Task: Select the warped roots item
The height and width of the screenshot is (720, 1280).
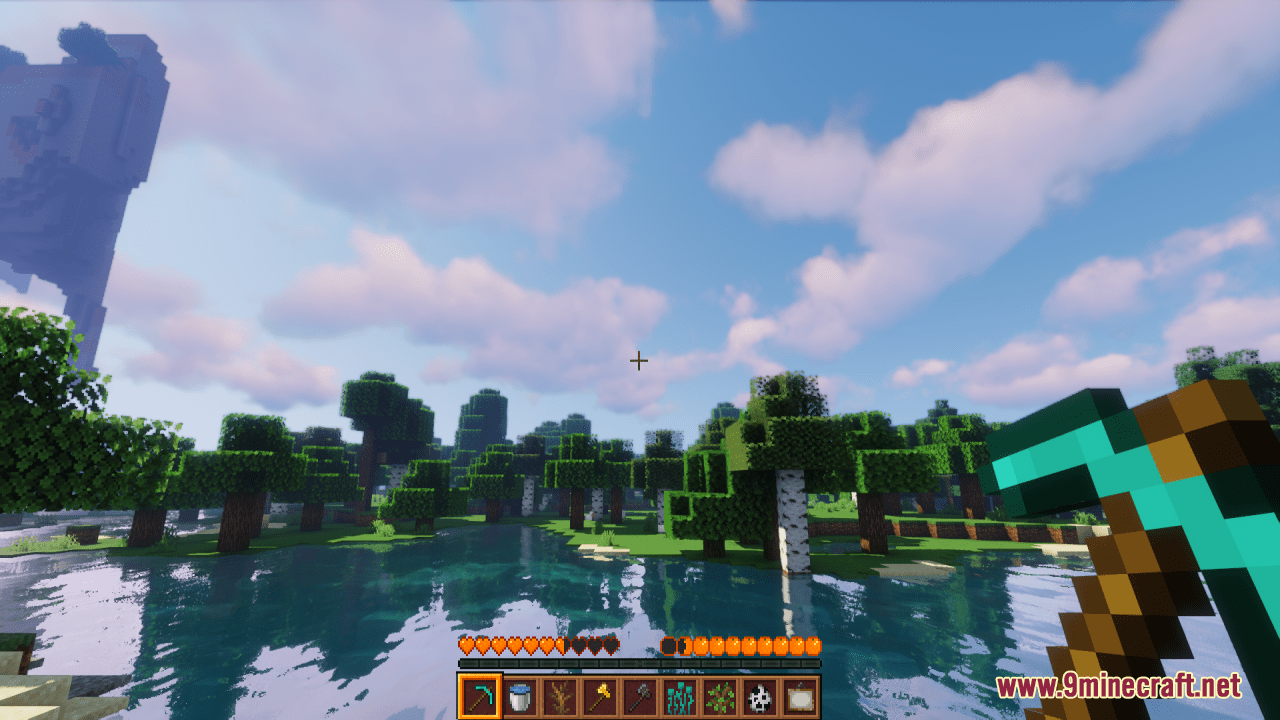Action: [681, 697]
